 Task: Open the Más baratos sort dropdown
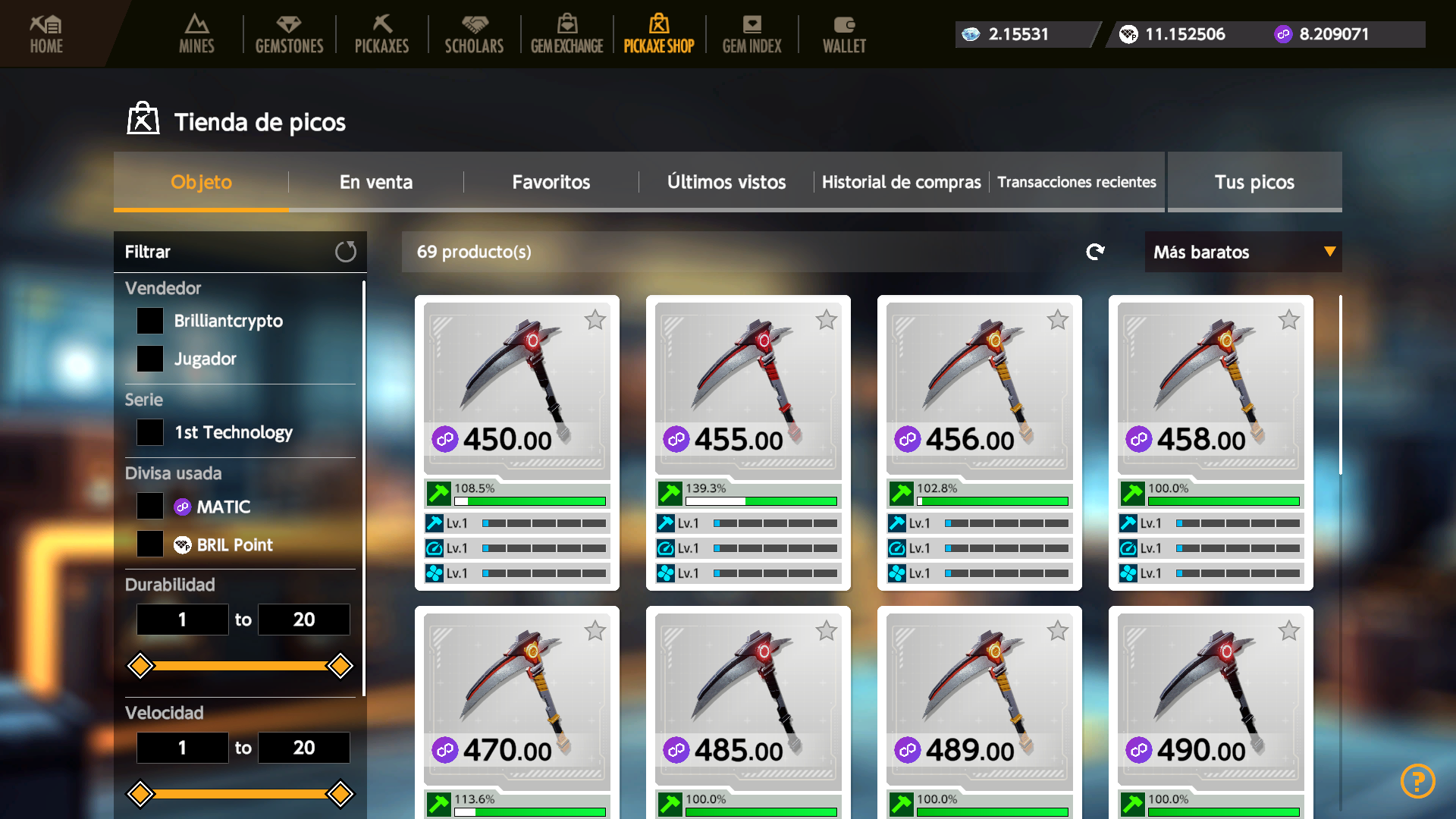(1243, 252)
